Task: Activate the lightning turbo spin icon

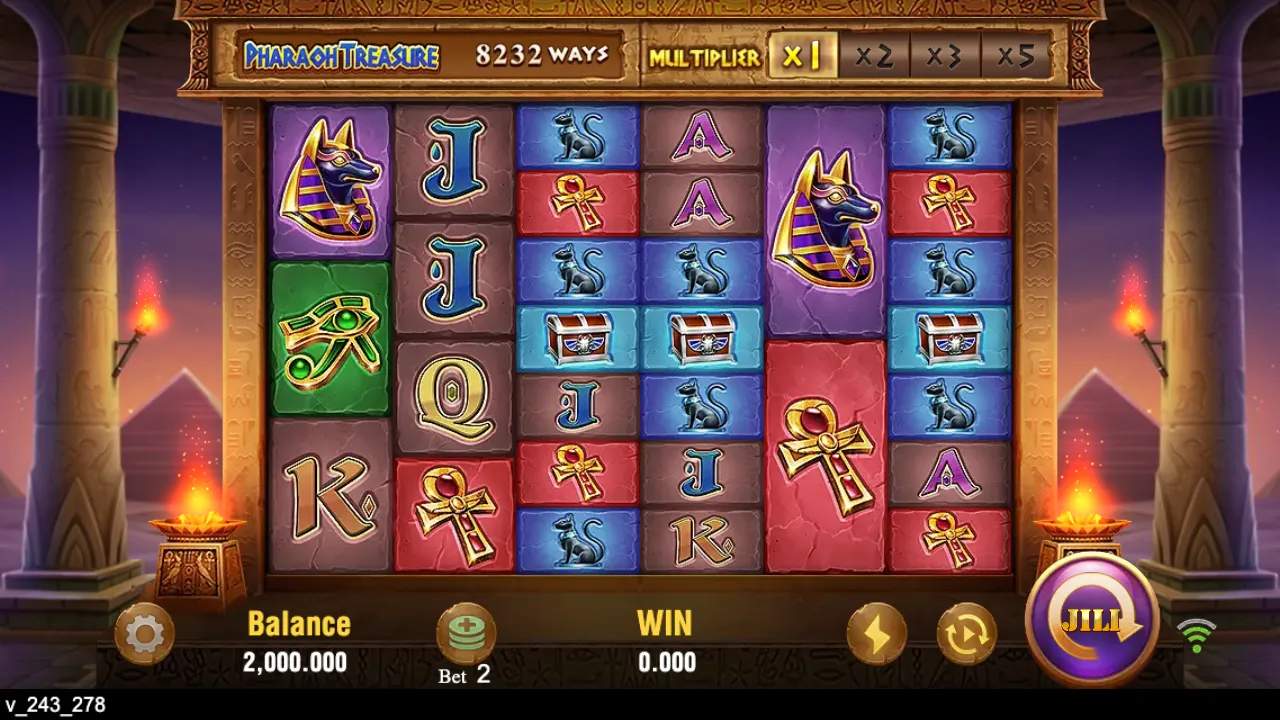Action: coord(877,634)
